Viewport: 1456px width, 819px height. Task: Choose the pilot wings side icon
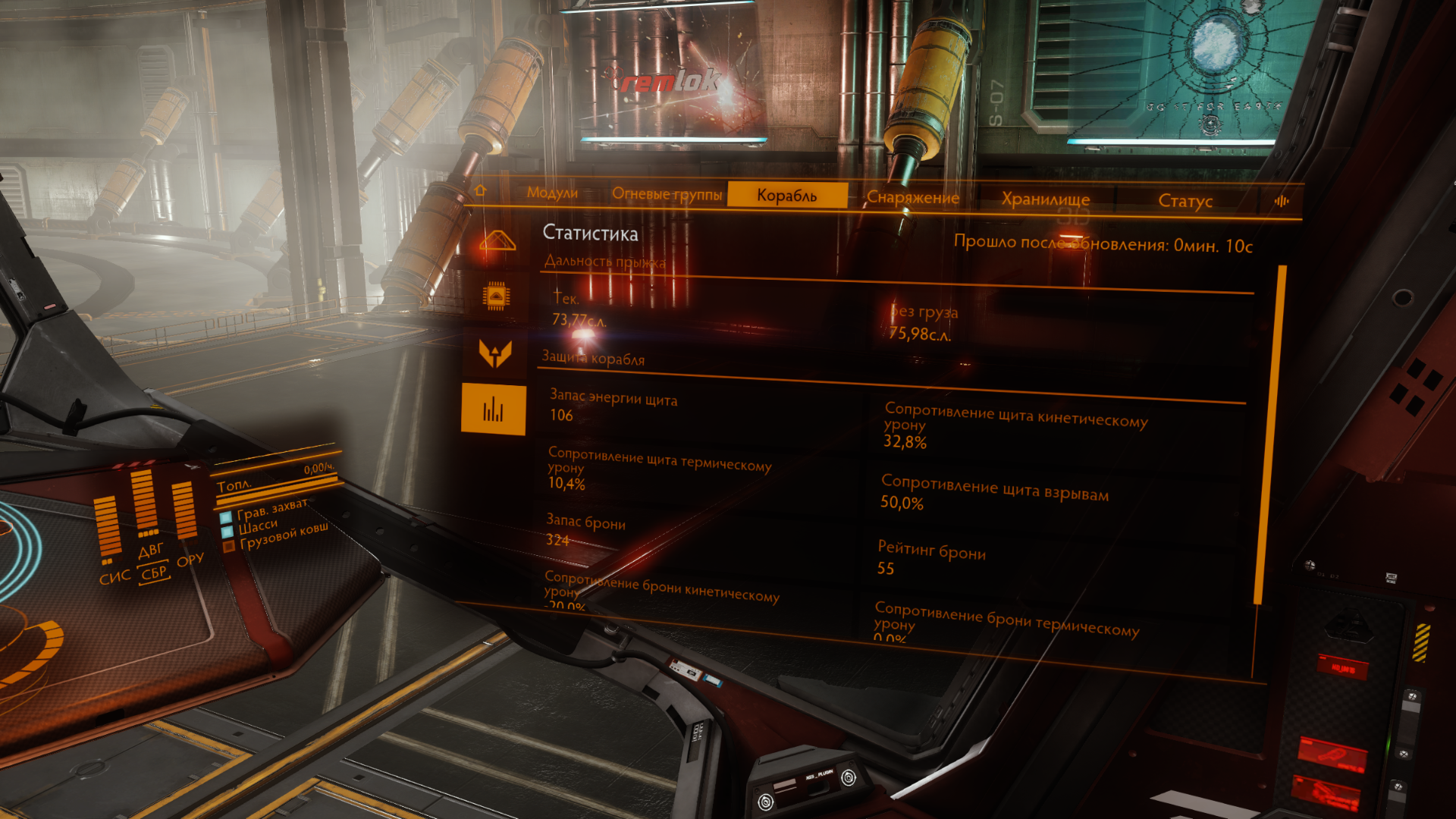495,353
